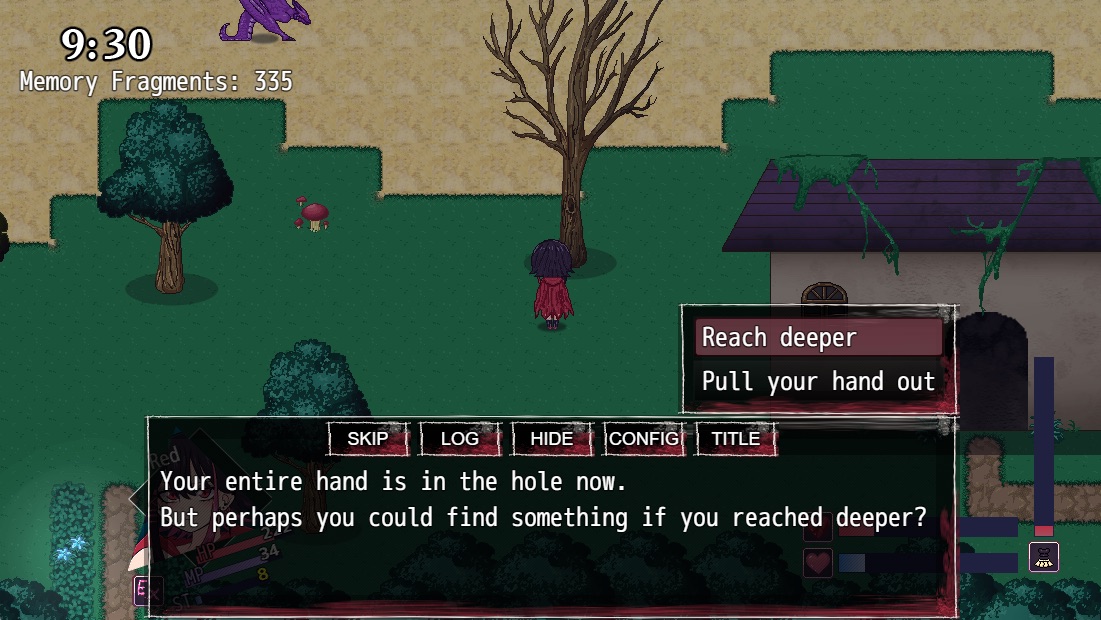This screenshot has height=620, width=1101.
Task: Open the dialogue LOG
Action: coord(460,439)
